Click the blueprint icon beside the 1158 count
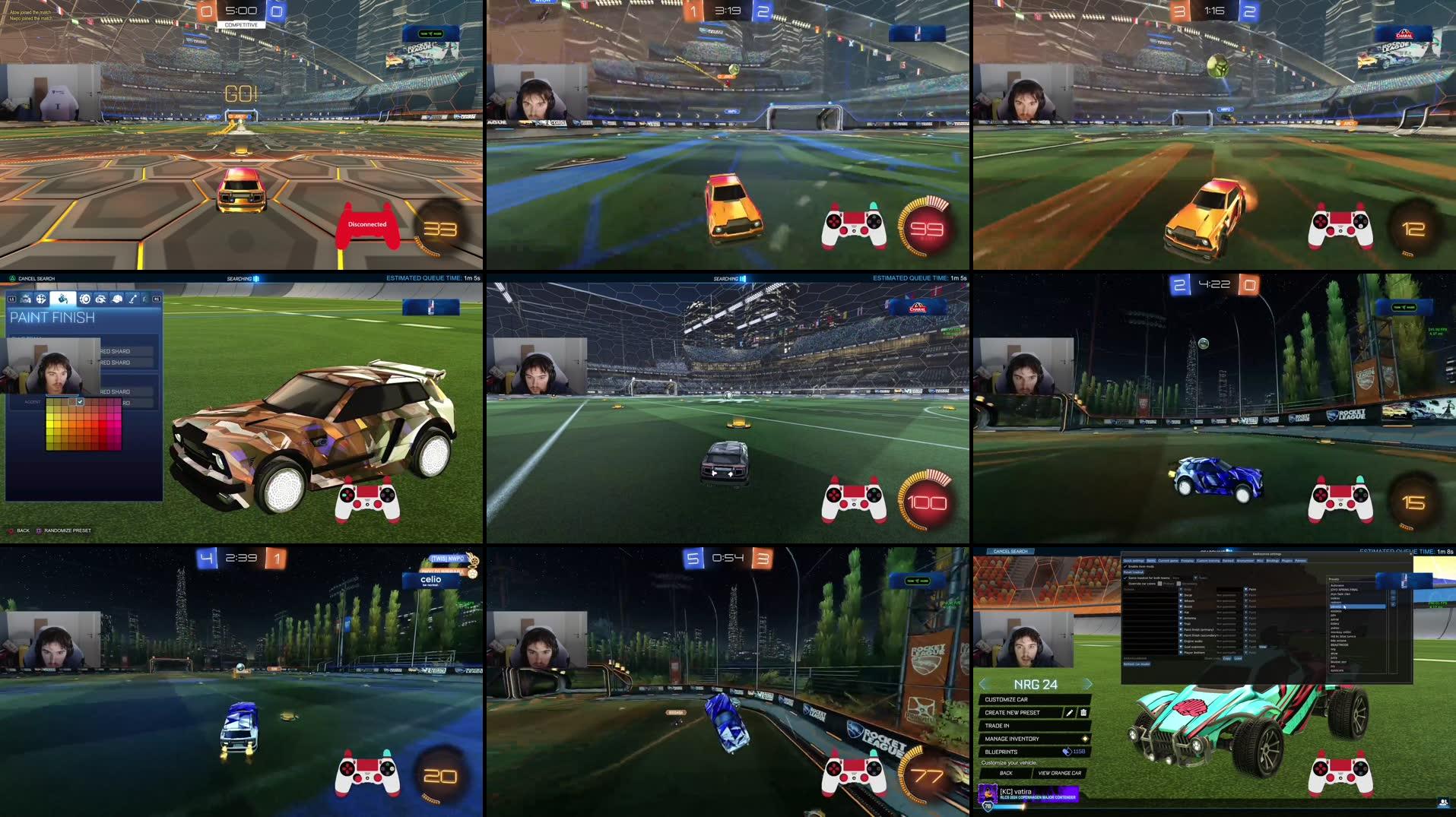The width and height of the screenshot is (1456, 817). 1067,752
